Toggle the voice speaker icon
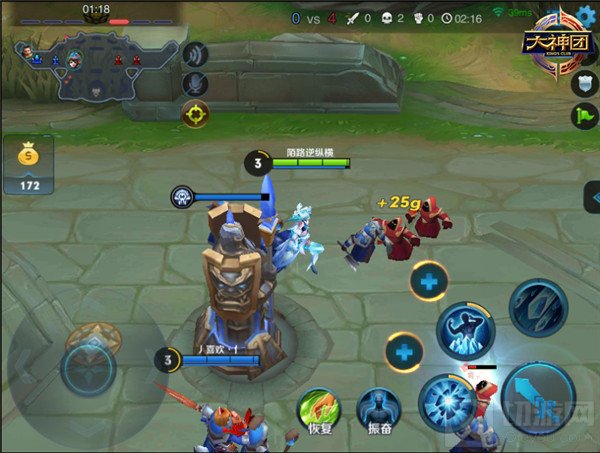 click(x=197, y=54)
